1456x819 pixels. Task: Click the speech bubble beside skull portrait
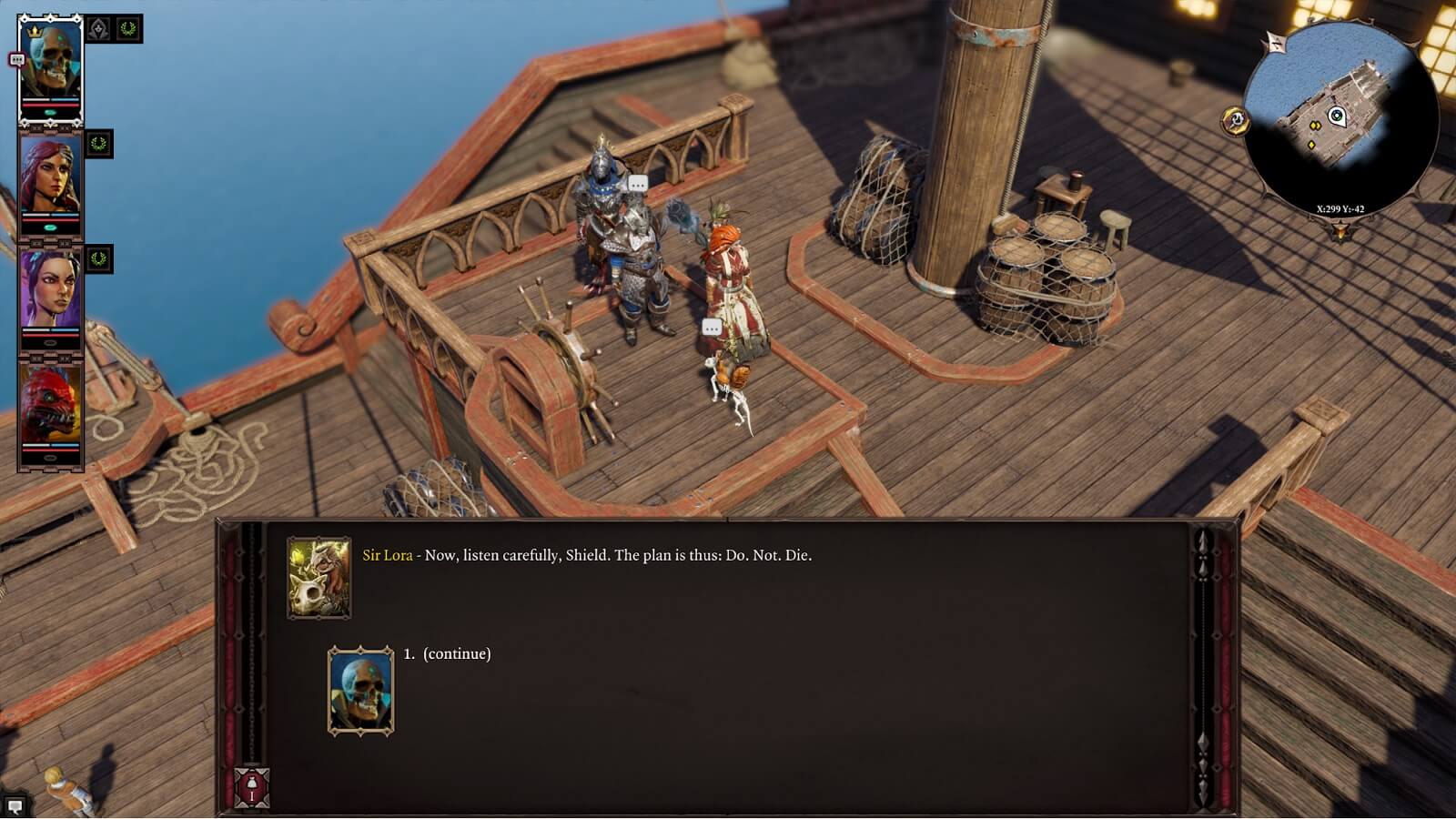[15, 60]
